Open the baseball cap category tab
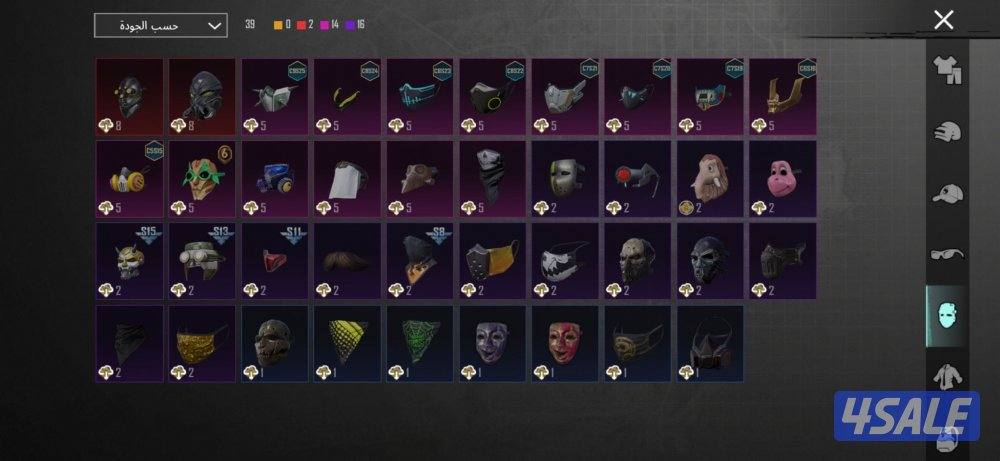 [x=946, y=194]
